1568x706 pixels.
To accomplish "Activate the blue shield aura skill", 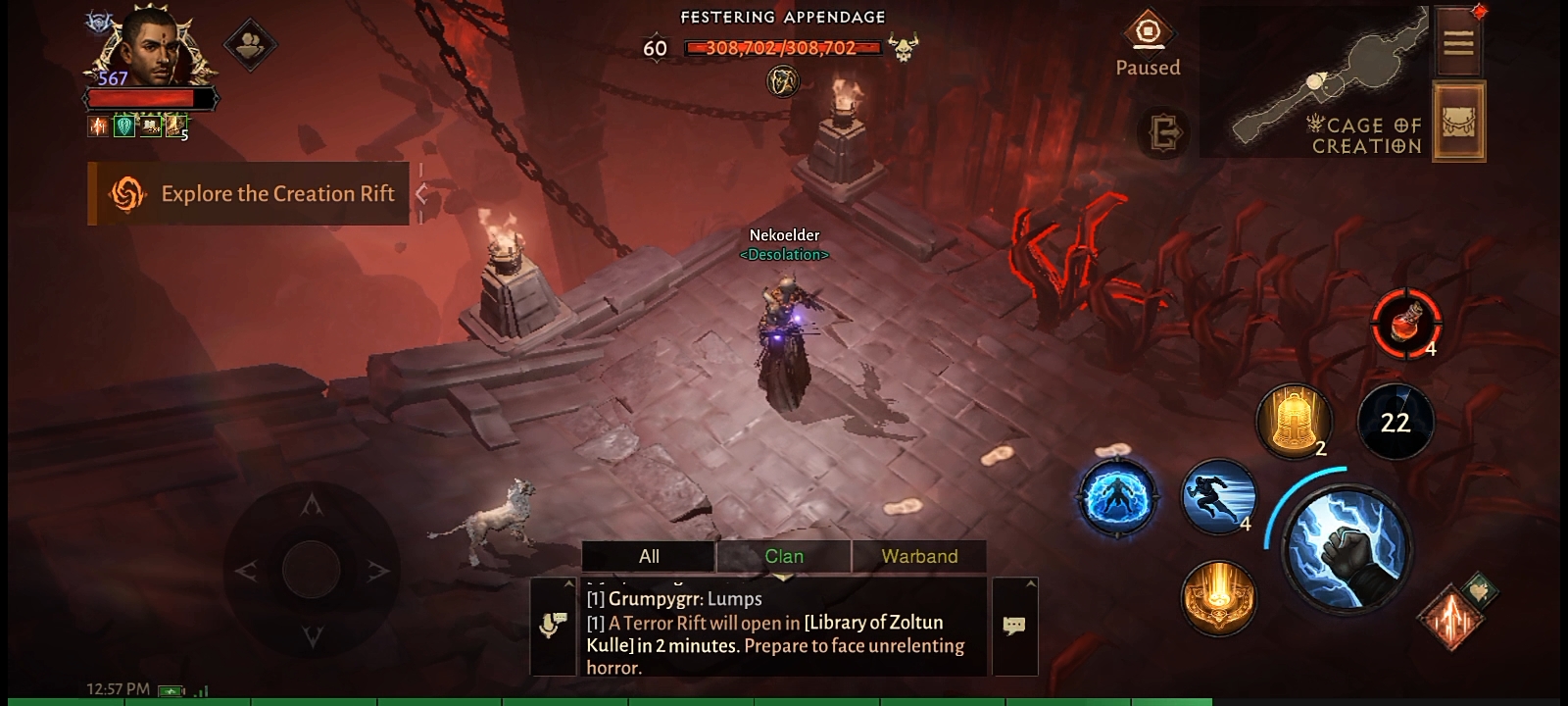I will [x=1116, y=497].
